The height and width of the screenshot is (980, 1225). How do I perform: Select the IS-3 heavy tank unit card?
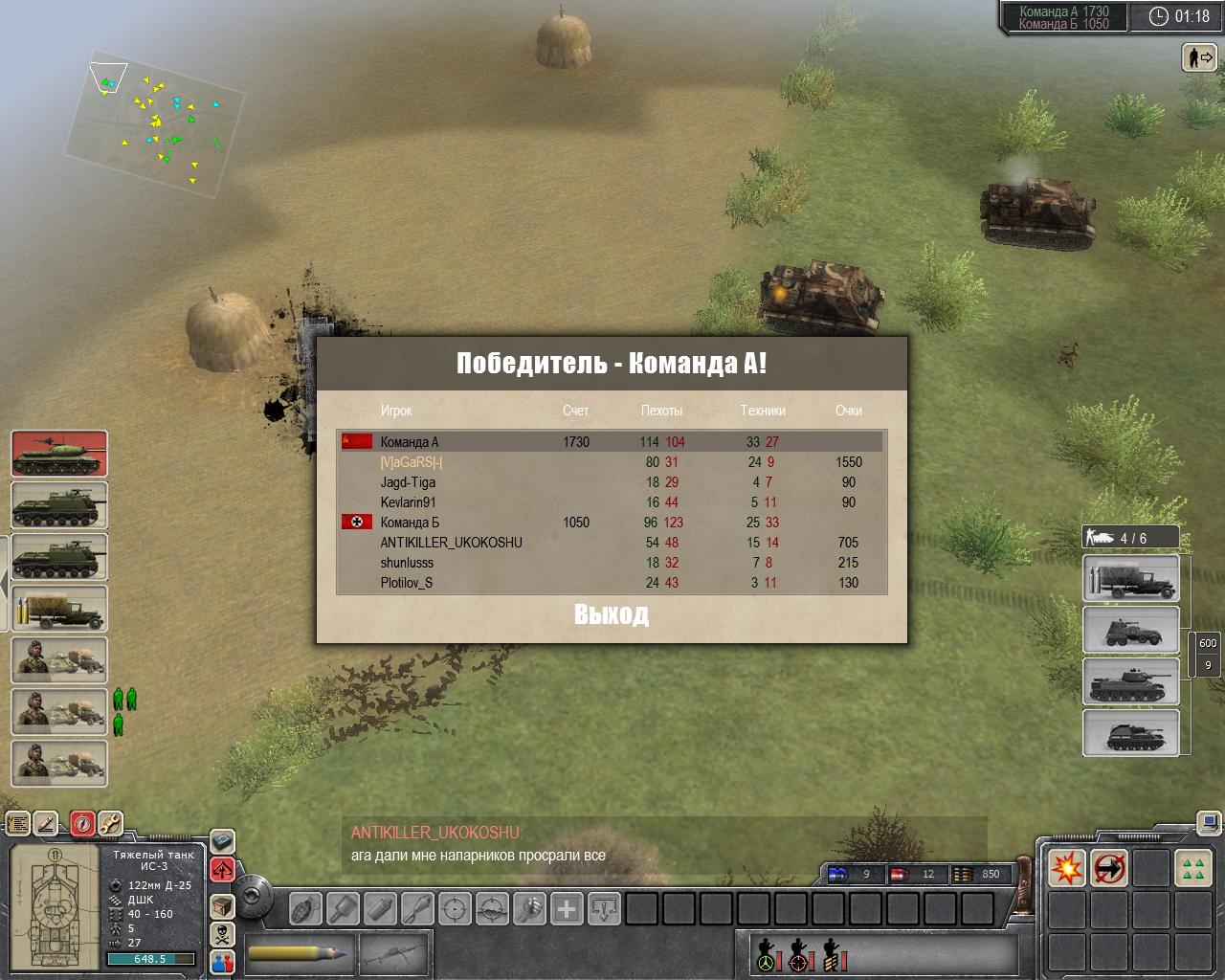tap(59, 454)
